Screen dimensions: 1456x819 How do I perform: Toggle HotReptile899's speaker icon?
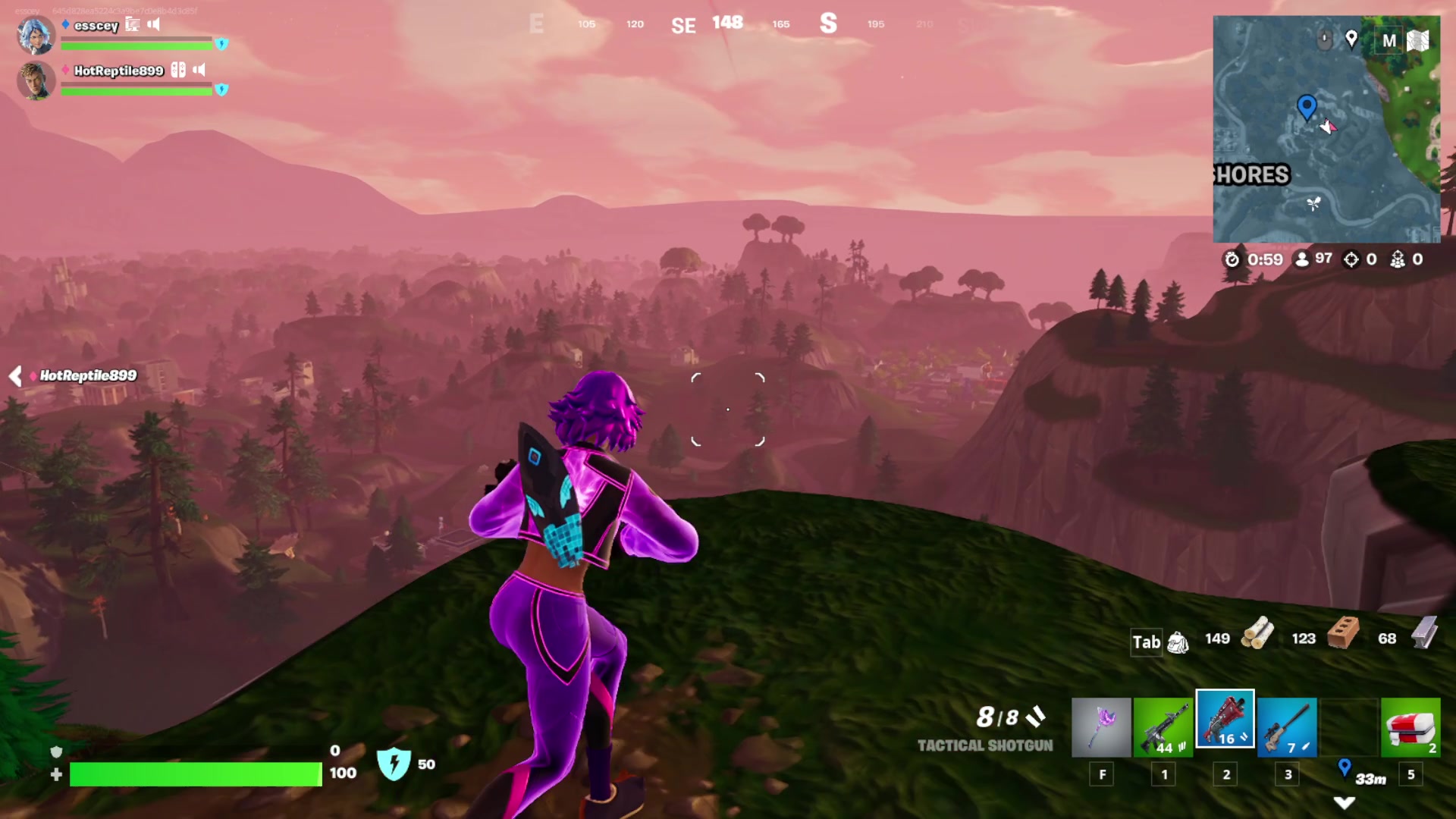199,70
